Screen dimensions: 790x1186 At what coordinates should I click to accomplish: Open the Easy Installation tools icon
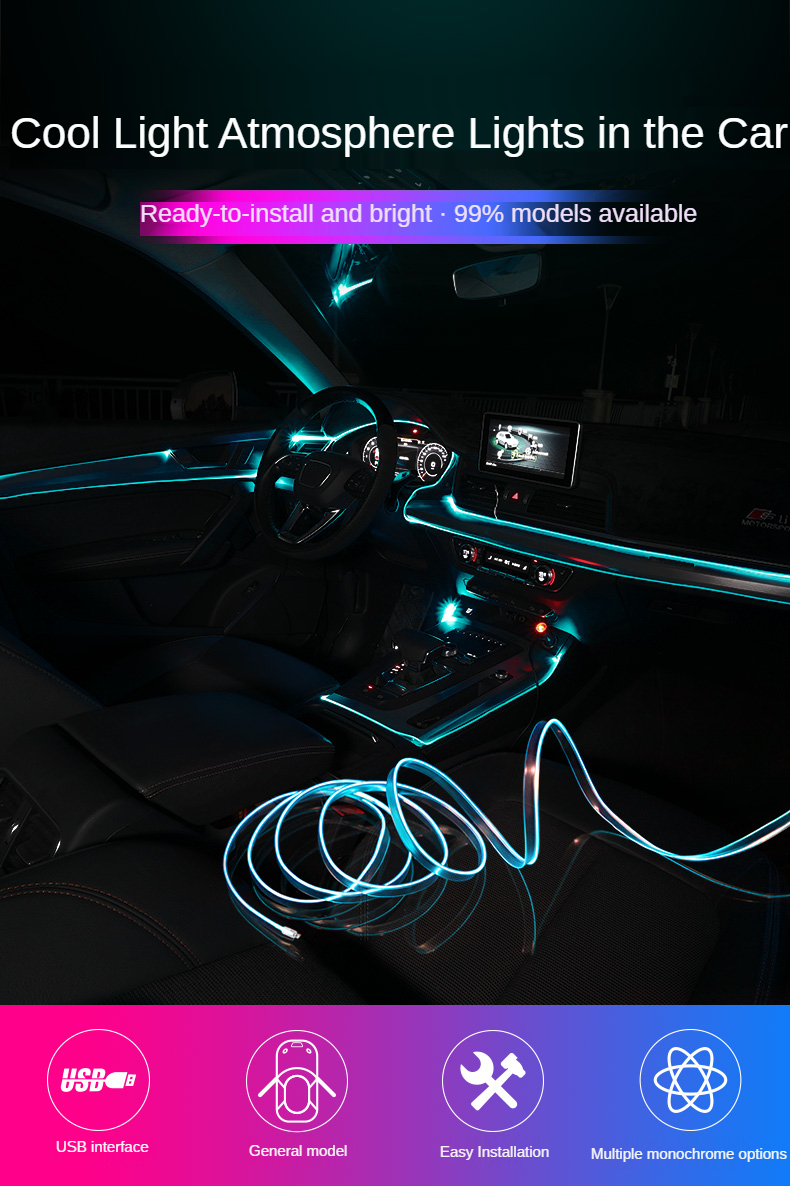pos(493,1080)
